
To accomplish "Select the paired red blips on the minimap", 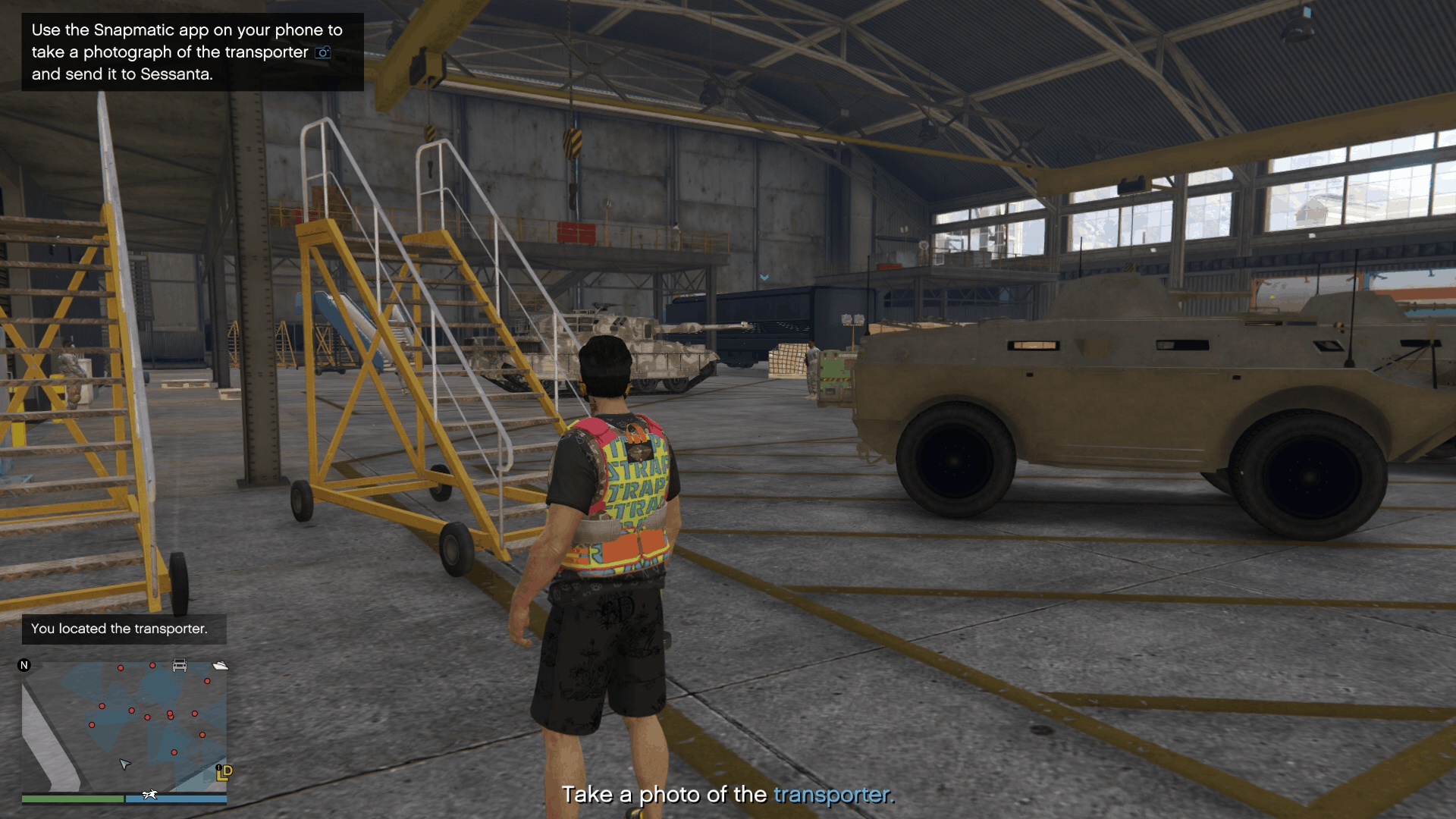I will coord(171,714).
